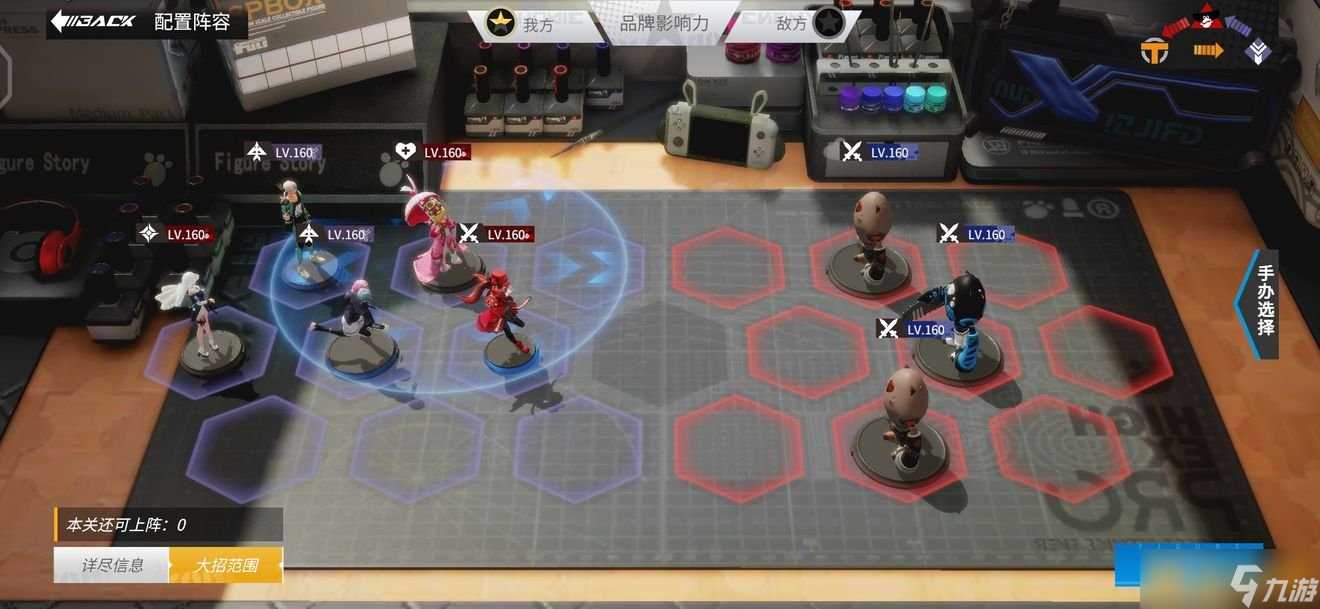The height and width of the screenshot is (609, 1320).
Task: Click the orange T faction icon
Action: [1155, 52]
